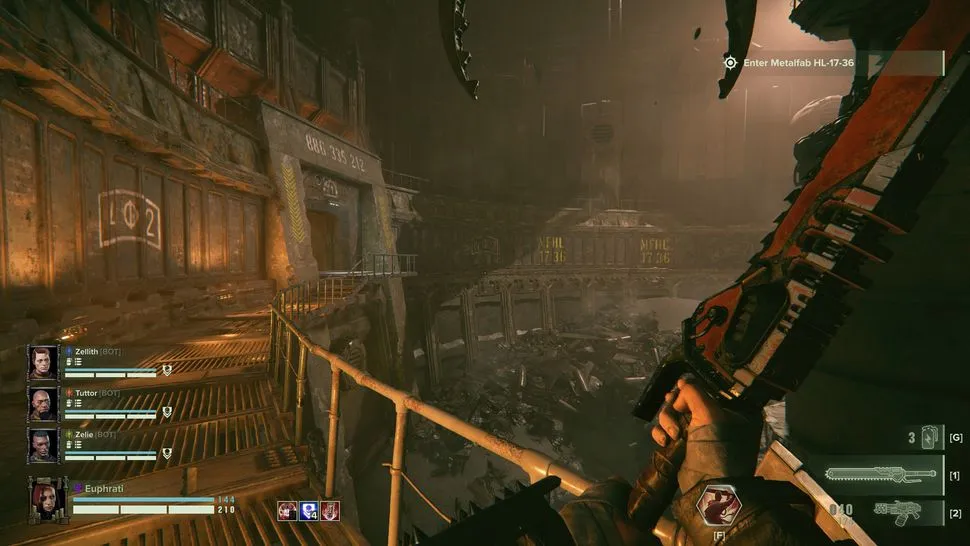
Task: Click the red pillar emblem buff icon
Action: [330, 510]
